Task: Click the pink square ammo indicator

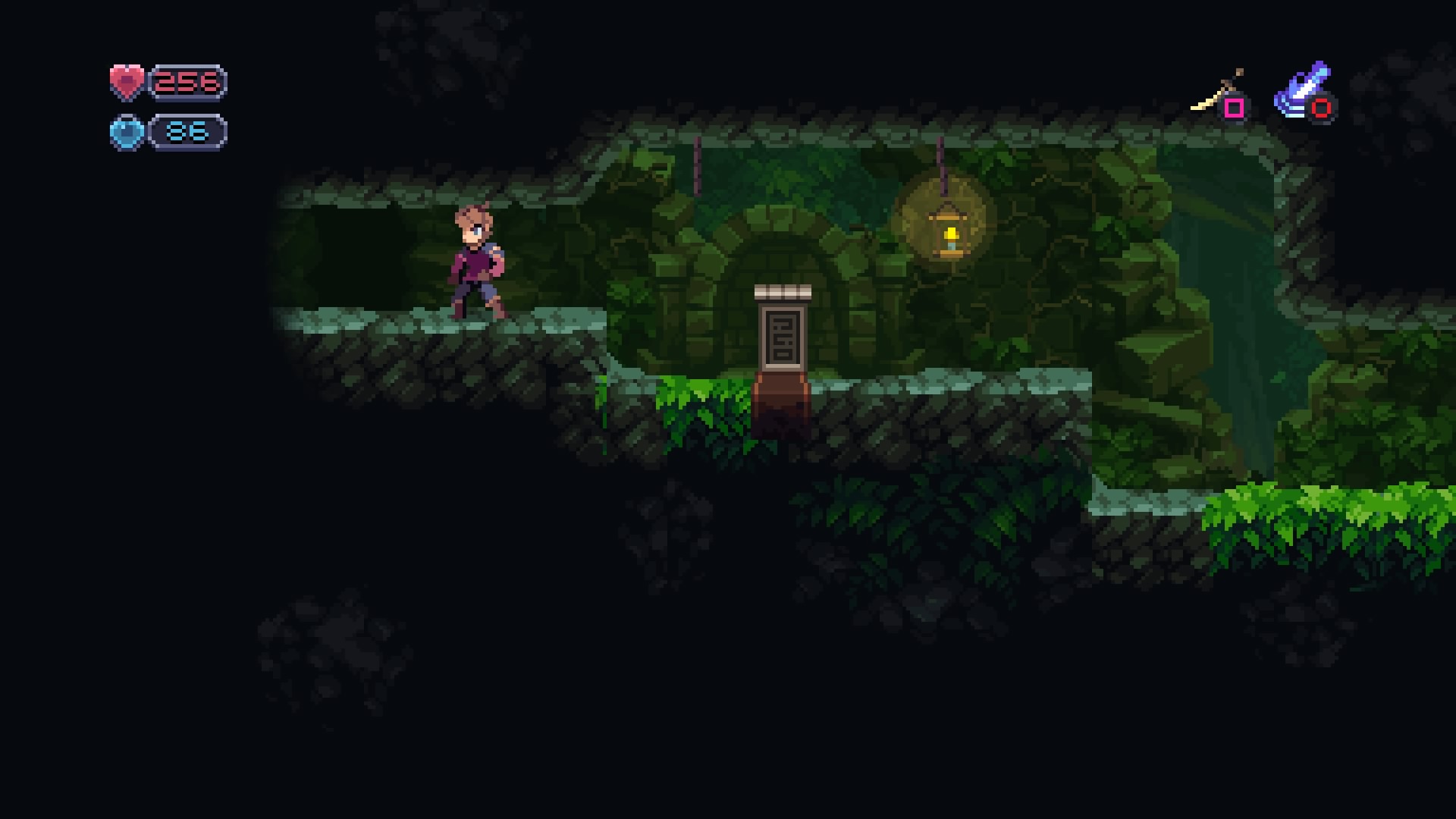Action: pos(1235,108)
